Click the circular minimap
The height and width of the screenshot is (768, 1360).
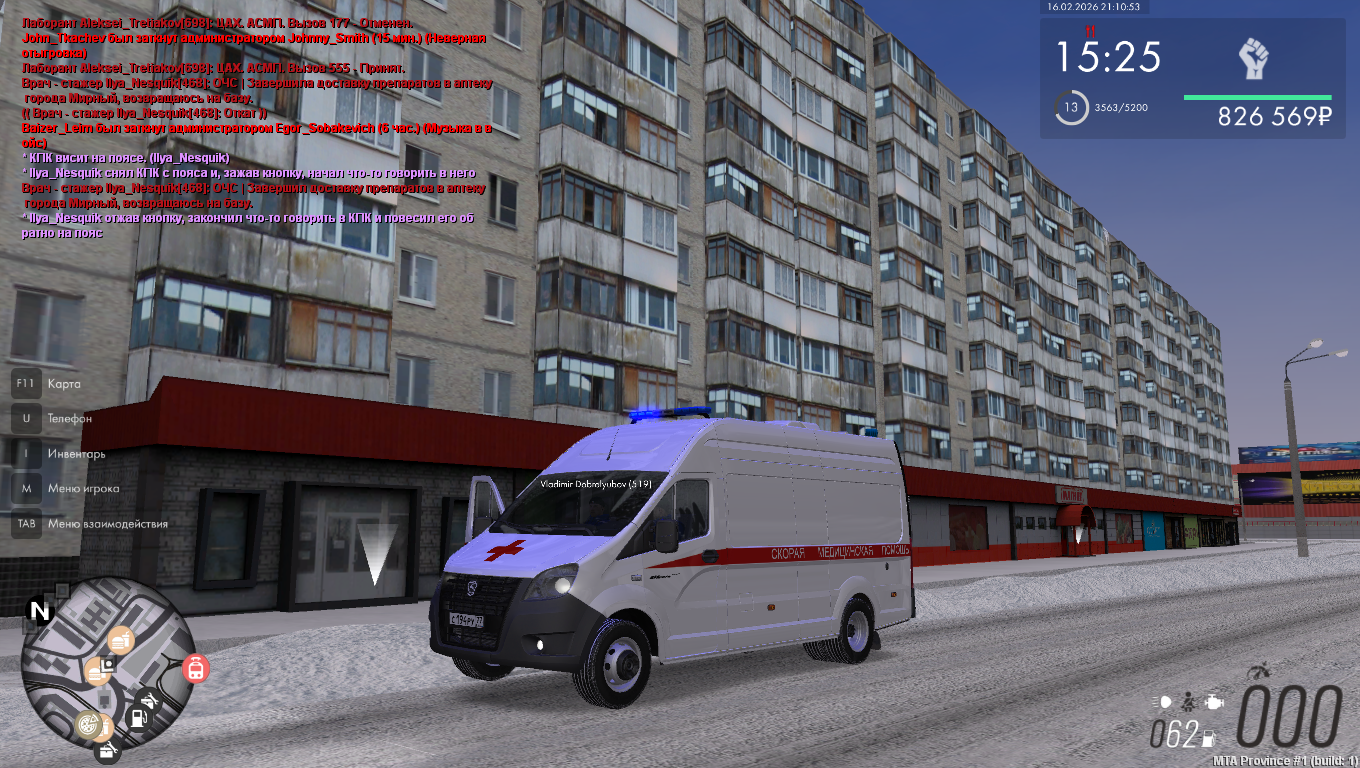click(107, 663)
